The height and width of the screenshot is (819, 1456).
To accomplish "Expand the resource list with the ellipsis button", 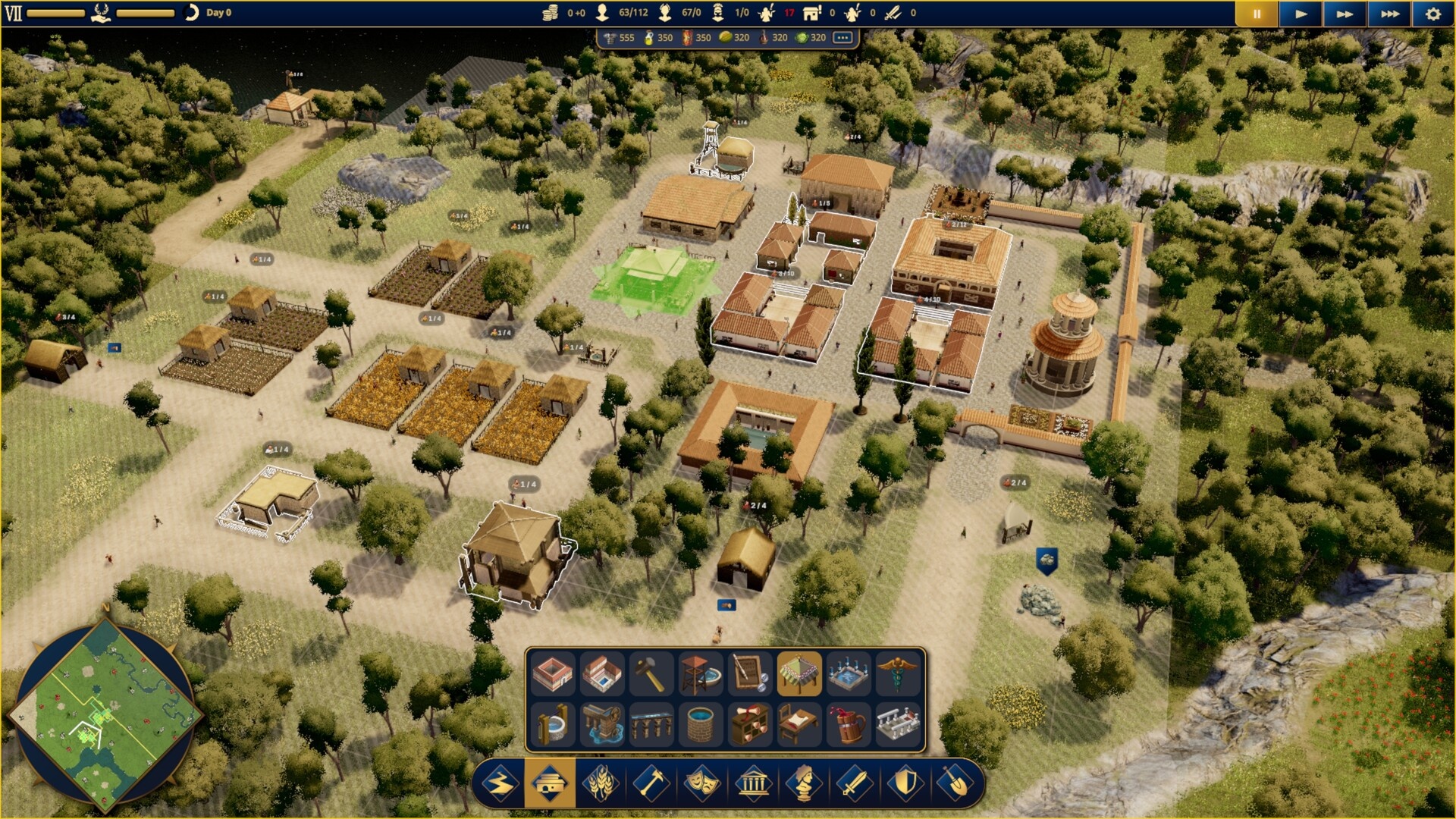I will point(843,37).
